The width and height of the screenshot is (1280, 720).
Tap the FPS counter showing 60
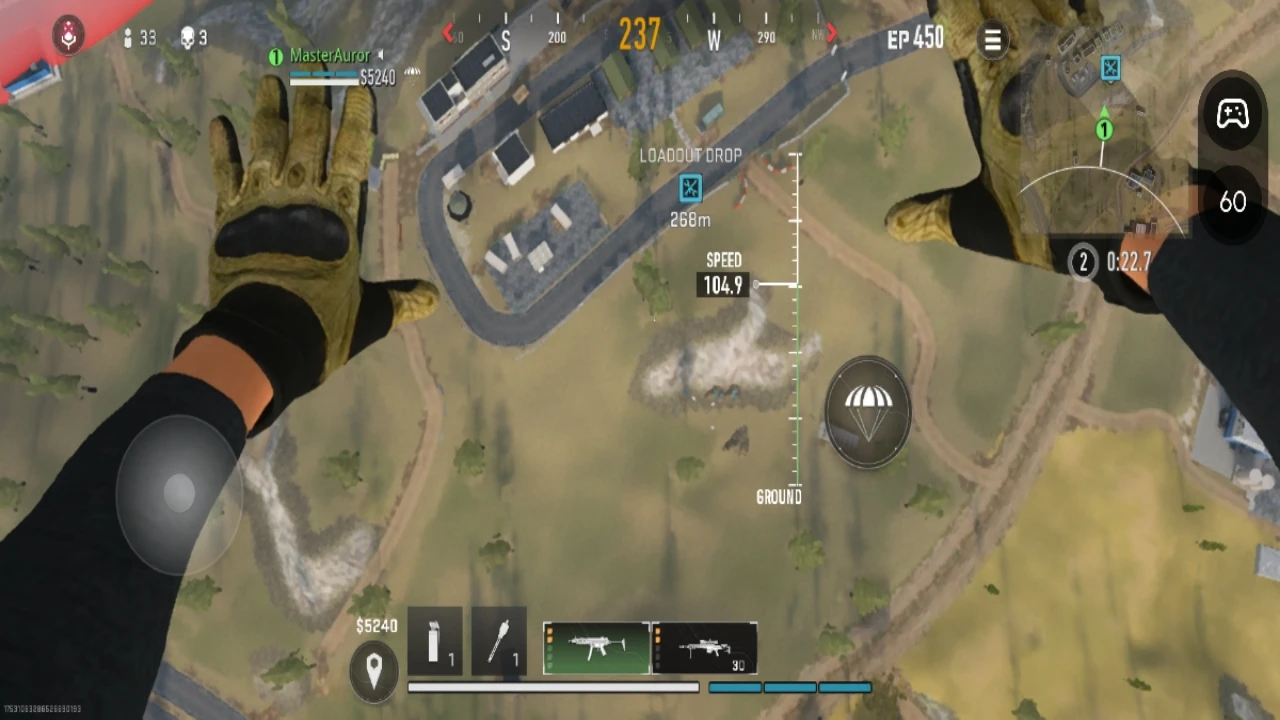(x=1233, y=203)
